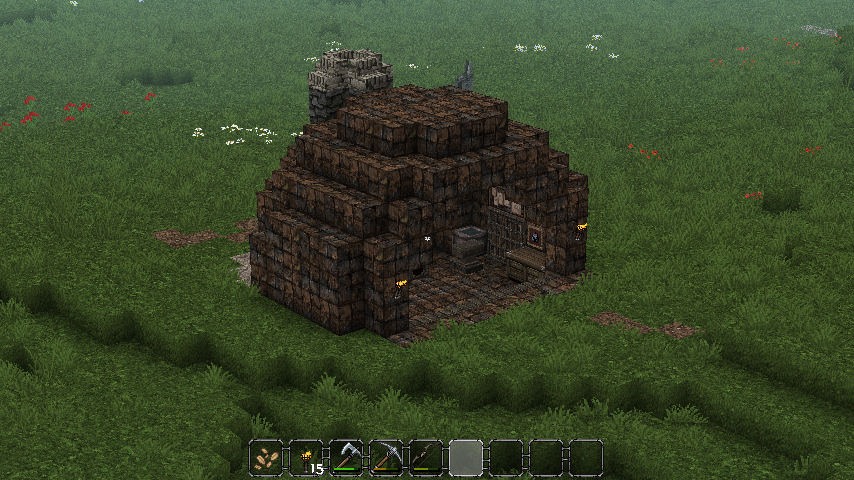Equip the axe from the hotbar
Viewport: 854px width, 480px height.
coord(346,458)
